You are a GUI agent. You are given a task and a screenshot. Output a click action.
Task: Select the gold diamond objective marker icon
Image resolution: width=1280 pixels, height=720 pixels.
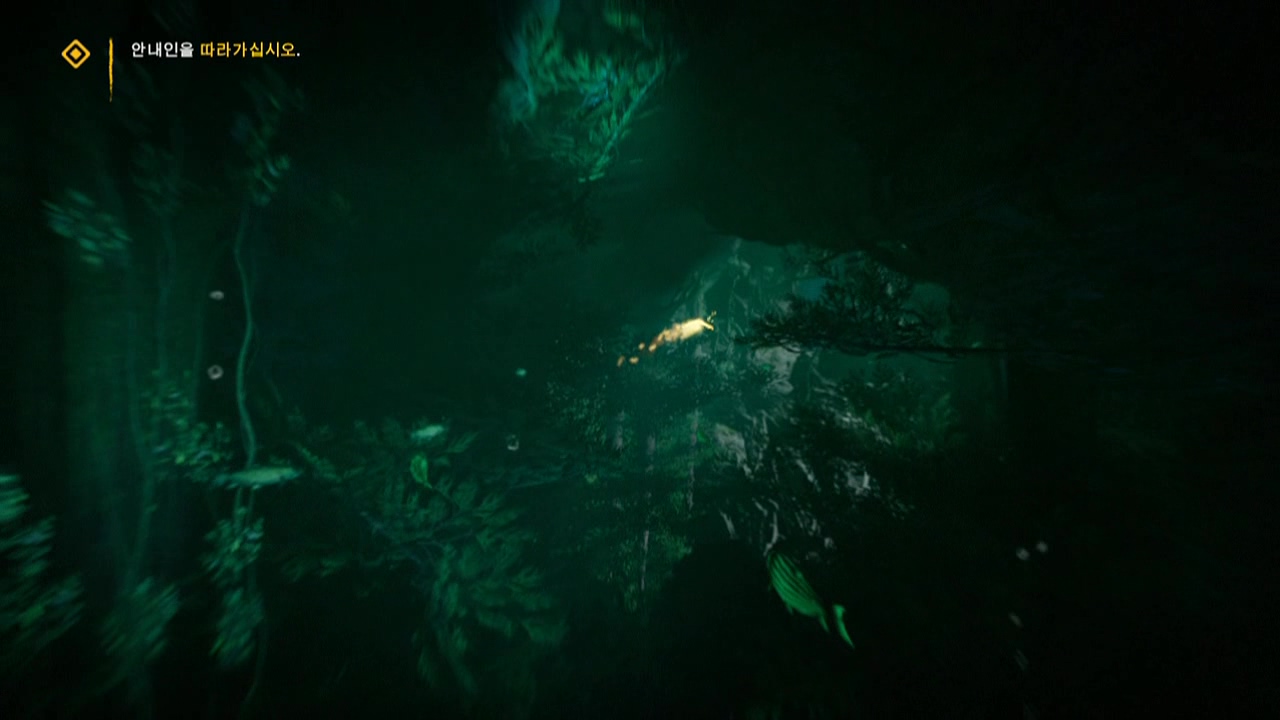click(76, 53)
